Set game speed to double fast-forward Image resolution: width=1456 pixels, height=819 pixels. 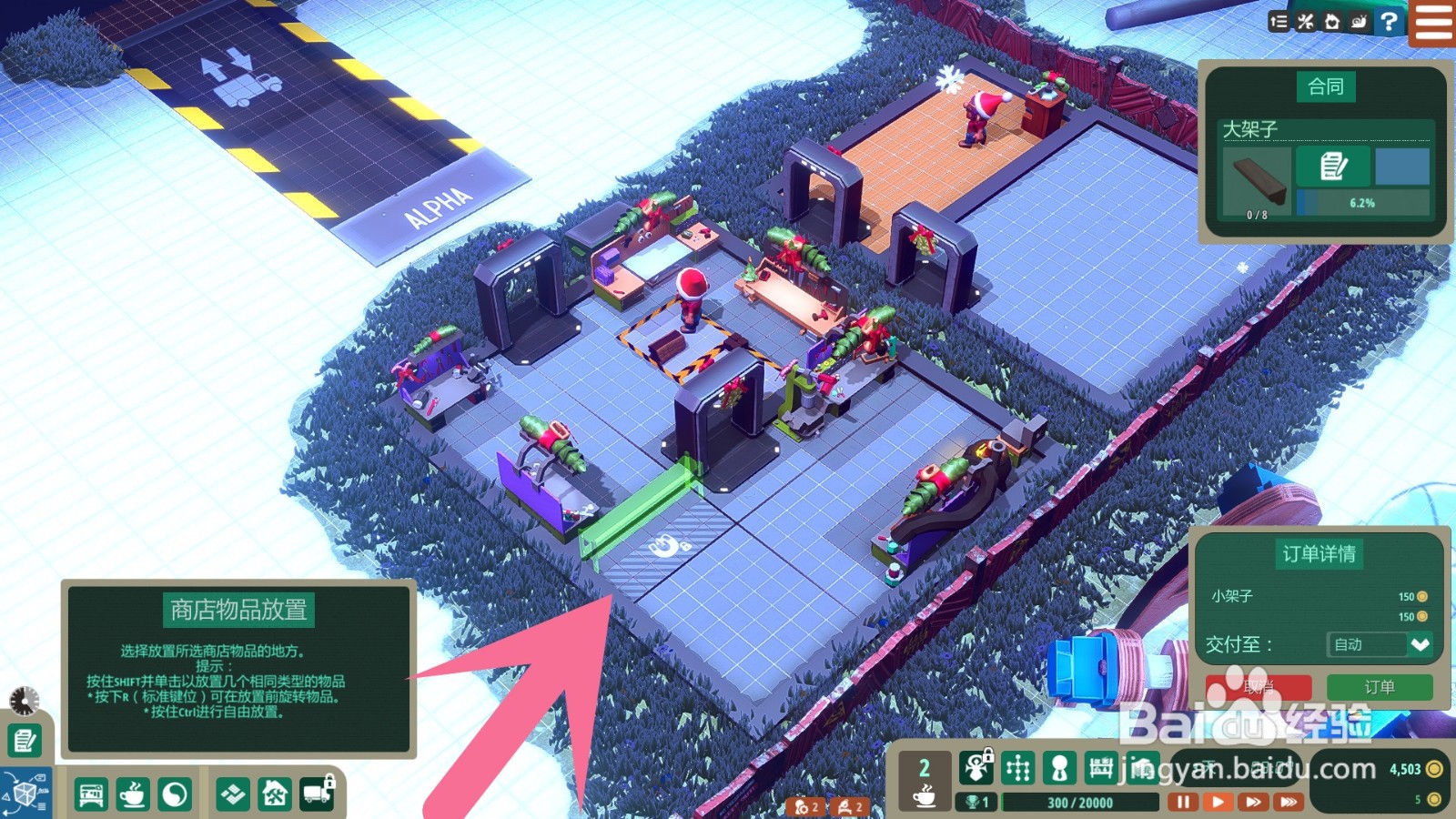(1253, 802)
